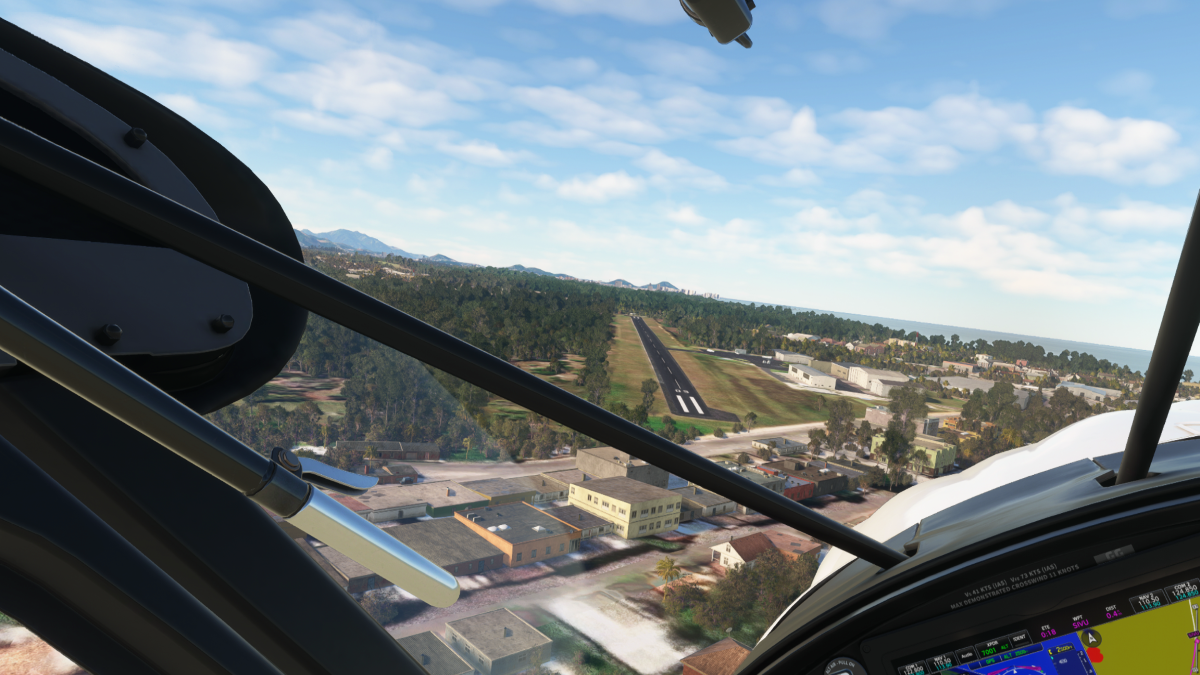Tap the IDENT button on the avionics display

click(x=1020, y=638)
